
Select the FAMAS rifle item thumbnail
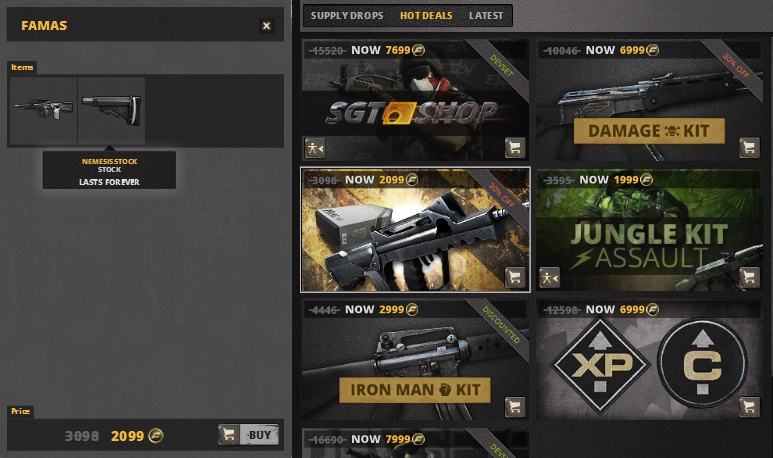coord(43,109)
